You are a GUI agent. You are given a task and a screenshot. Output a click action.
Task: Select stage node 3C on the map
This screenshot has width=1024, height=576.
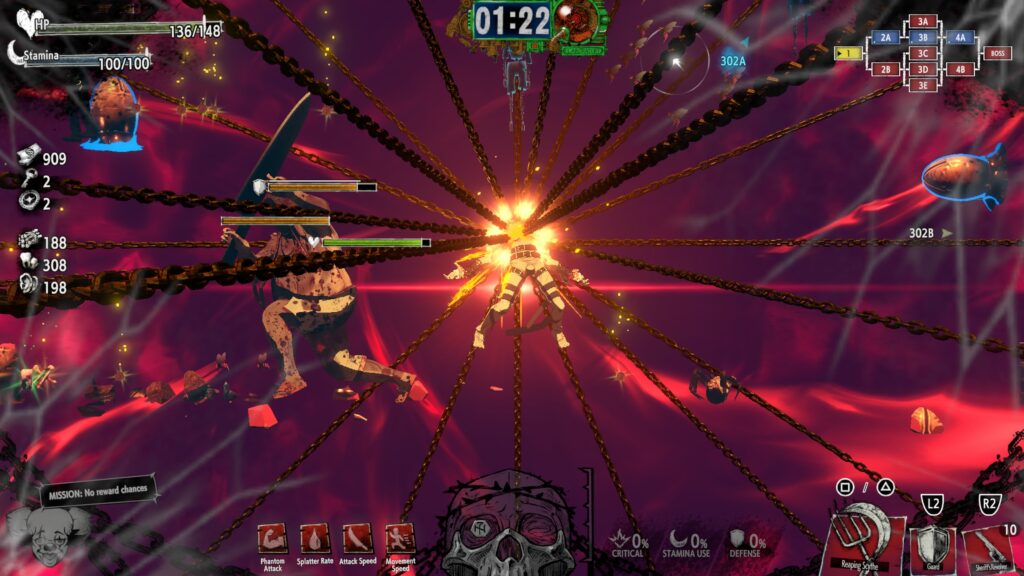(923, 53)
